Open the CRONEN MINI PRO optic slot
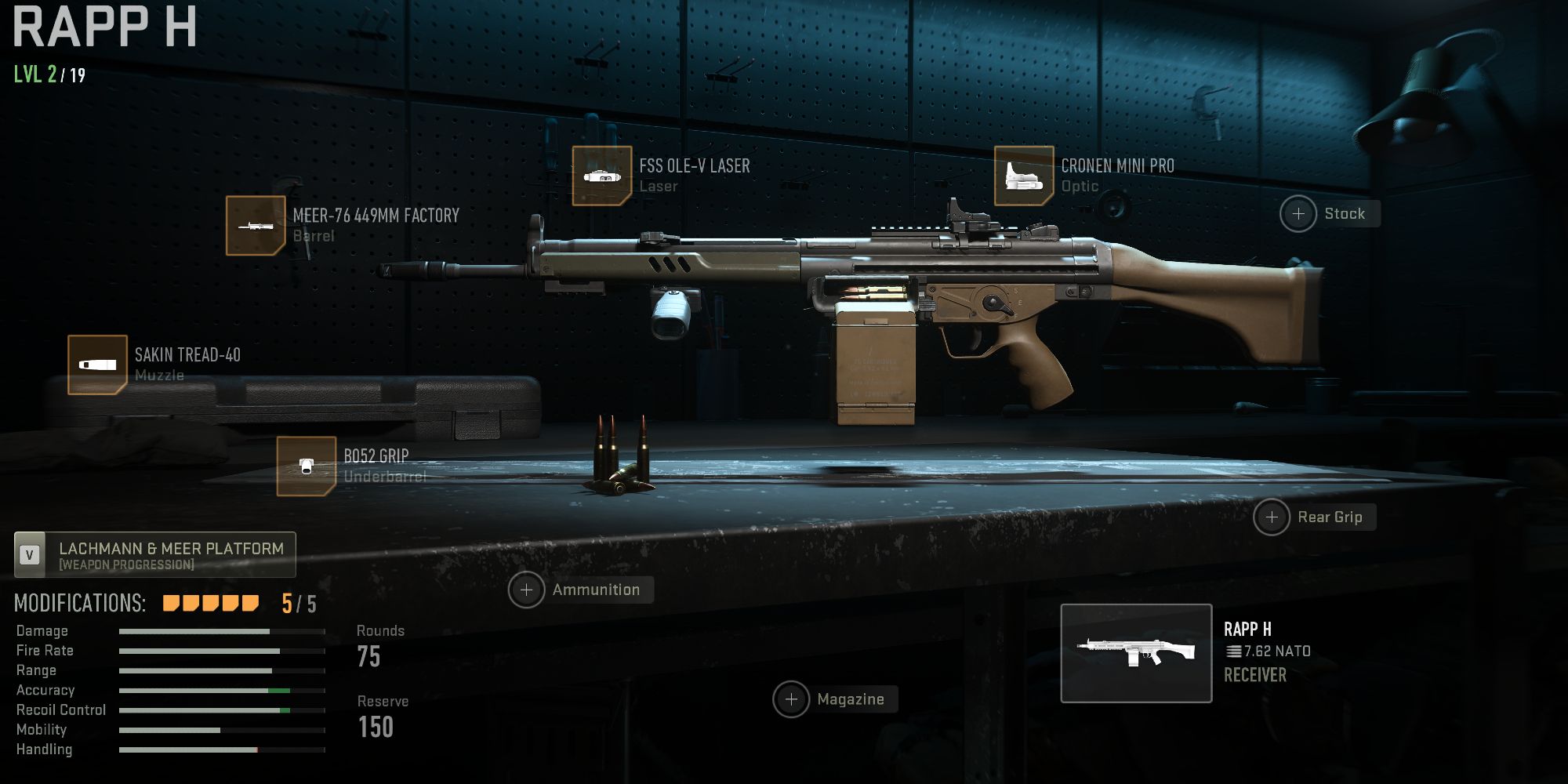Viewport: 1568px width, 784px height. (1023, 174)
